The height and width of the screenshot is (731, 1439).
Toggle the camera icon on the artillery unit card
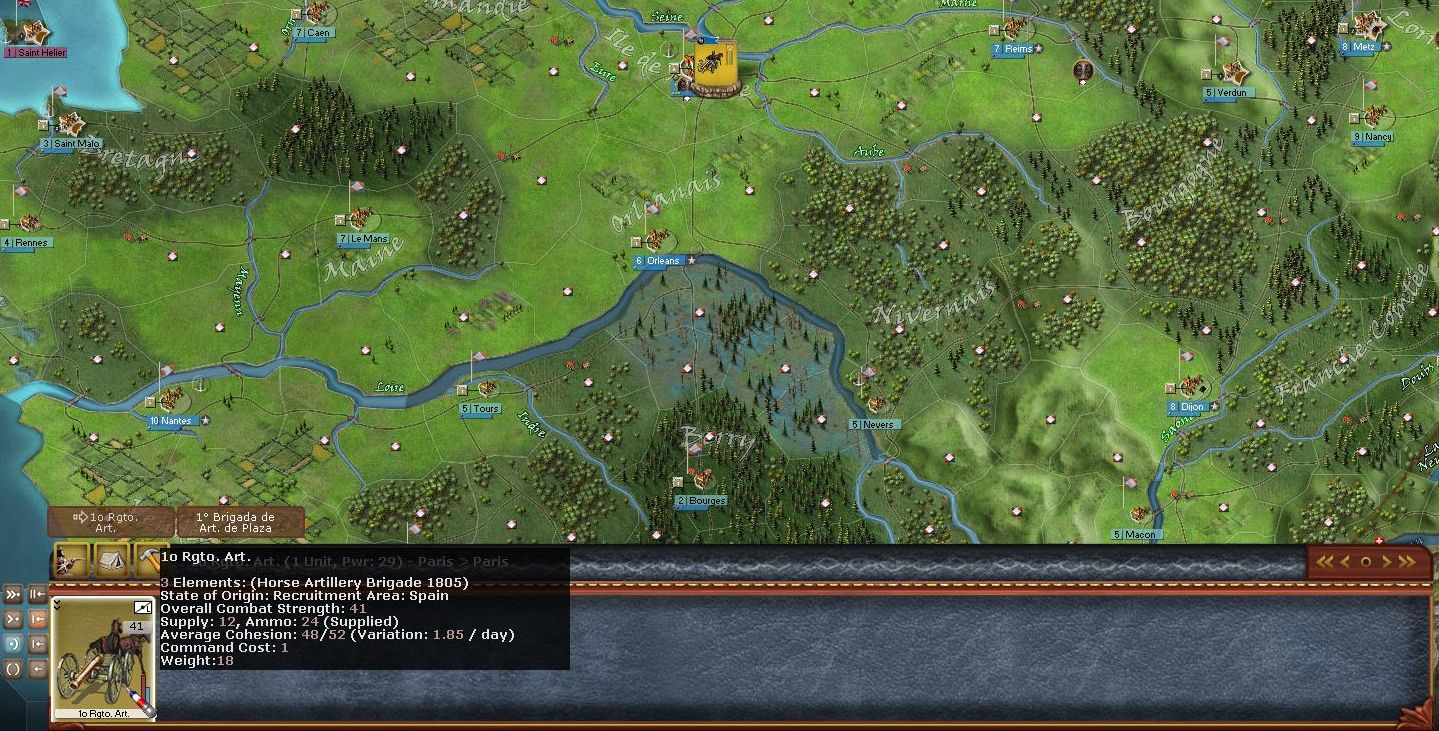[142, 606]
